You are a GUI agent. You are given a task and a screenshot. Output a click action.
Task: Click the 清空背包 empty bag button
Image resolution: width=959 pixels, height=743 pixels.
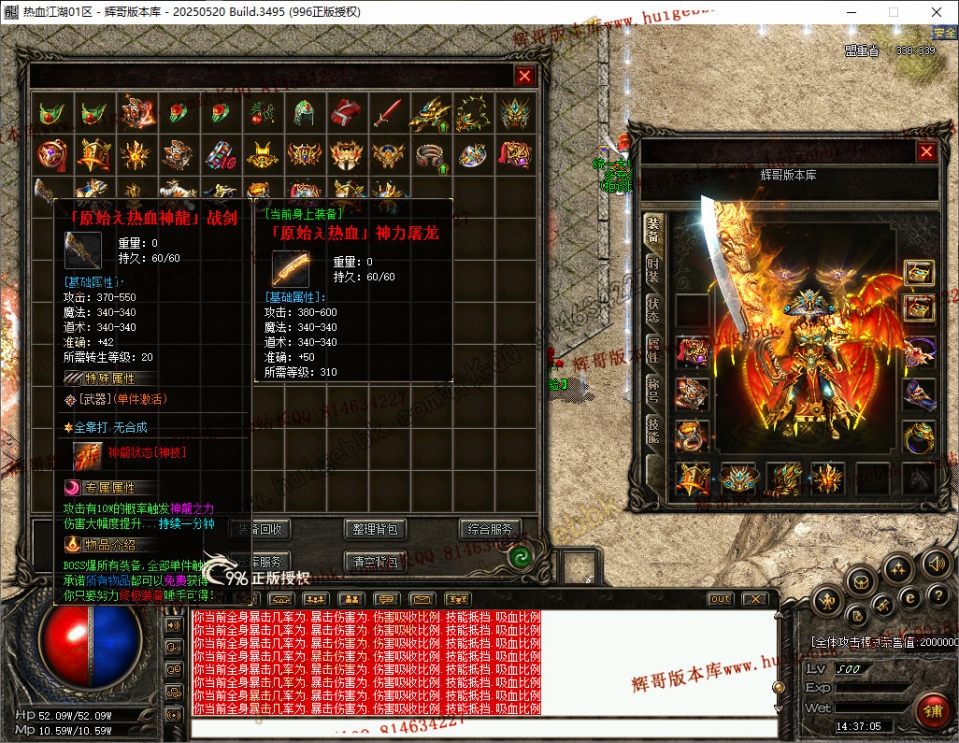376,562
